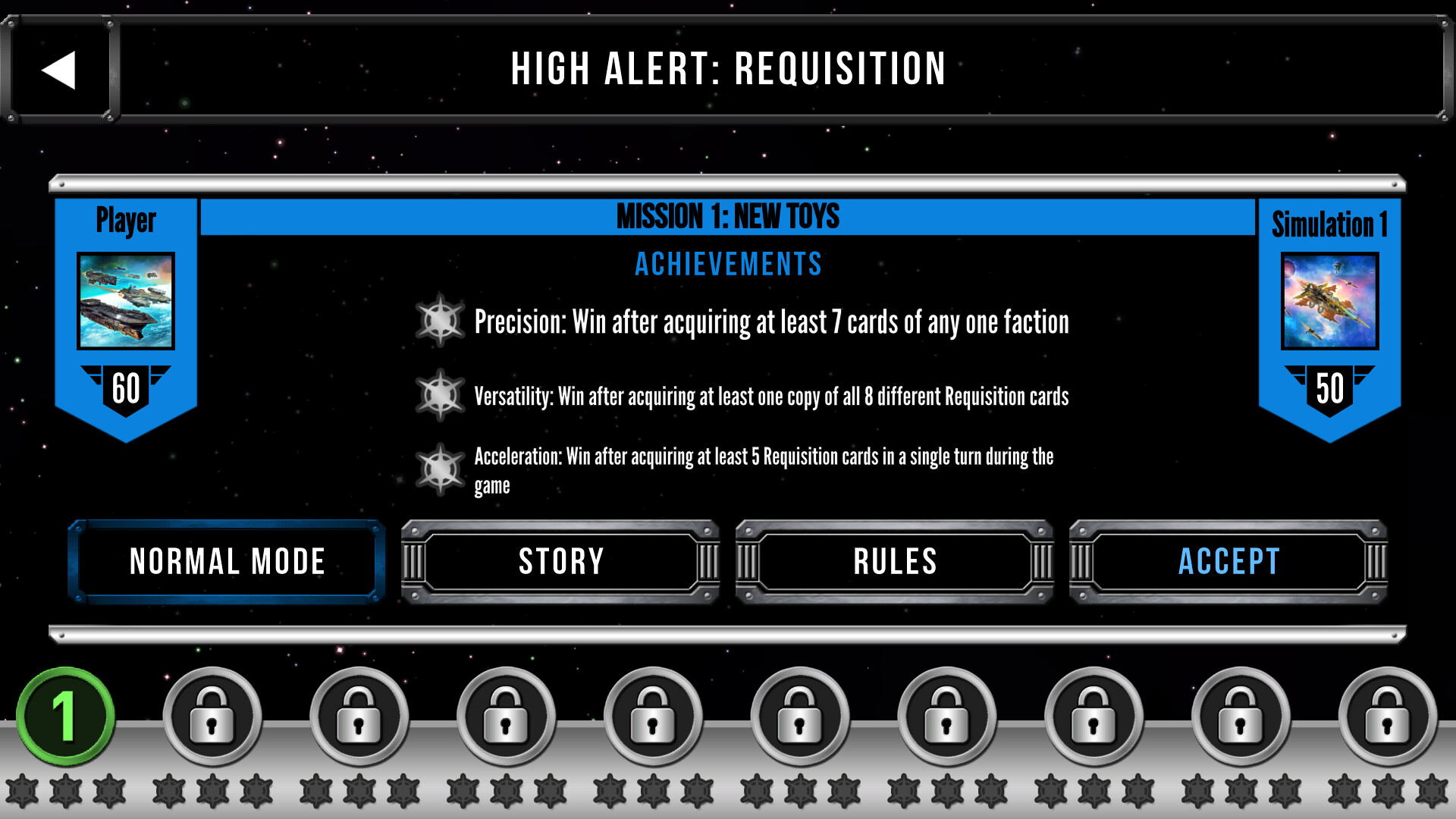
Task: Click the Acceleration achievement badge icon
Action: (x=441, y=469)
